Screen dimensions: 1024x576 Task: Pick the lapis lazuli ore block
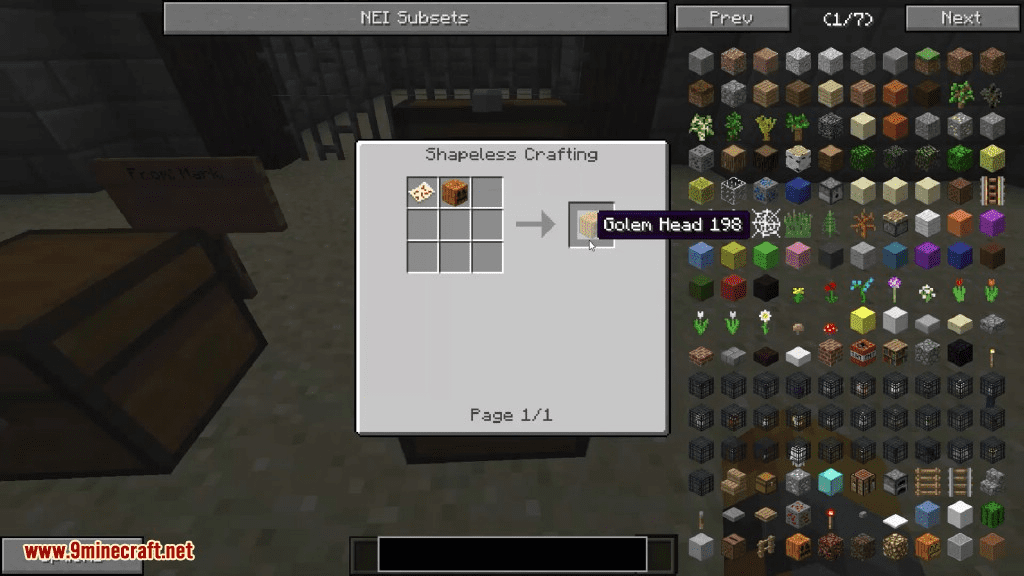coord(766,191)
